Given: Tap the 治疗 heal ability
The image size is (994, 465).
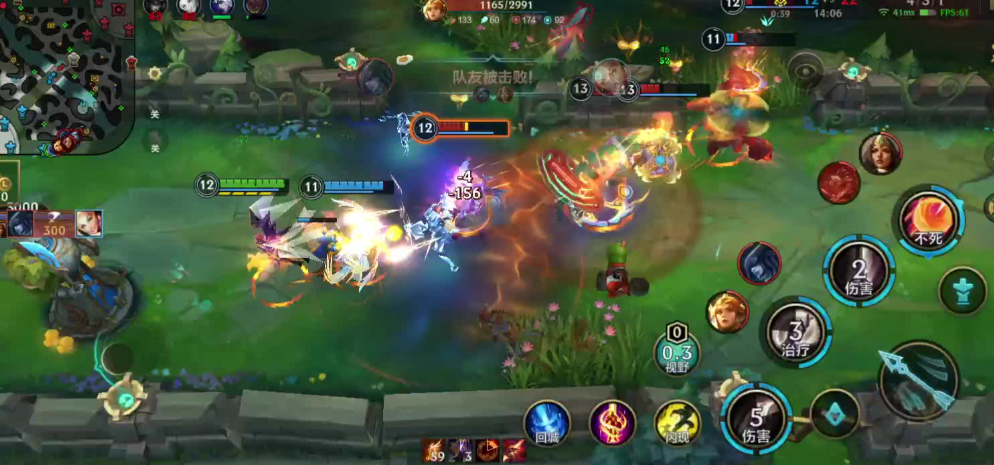Looking at the screenshot, I should pos(795,334).
